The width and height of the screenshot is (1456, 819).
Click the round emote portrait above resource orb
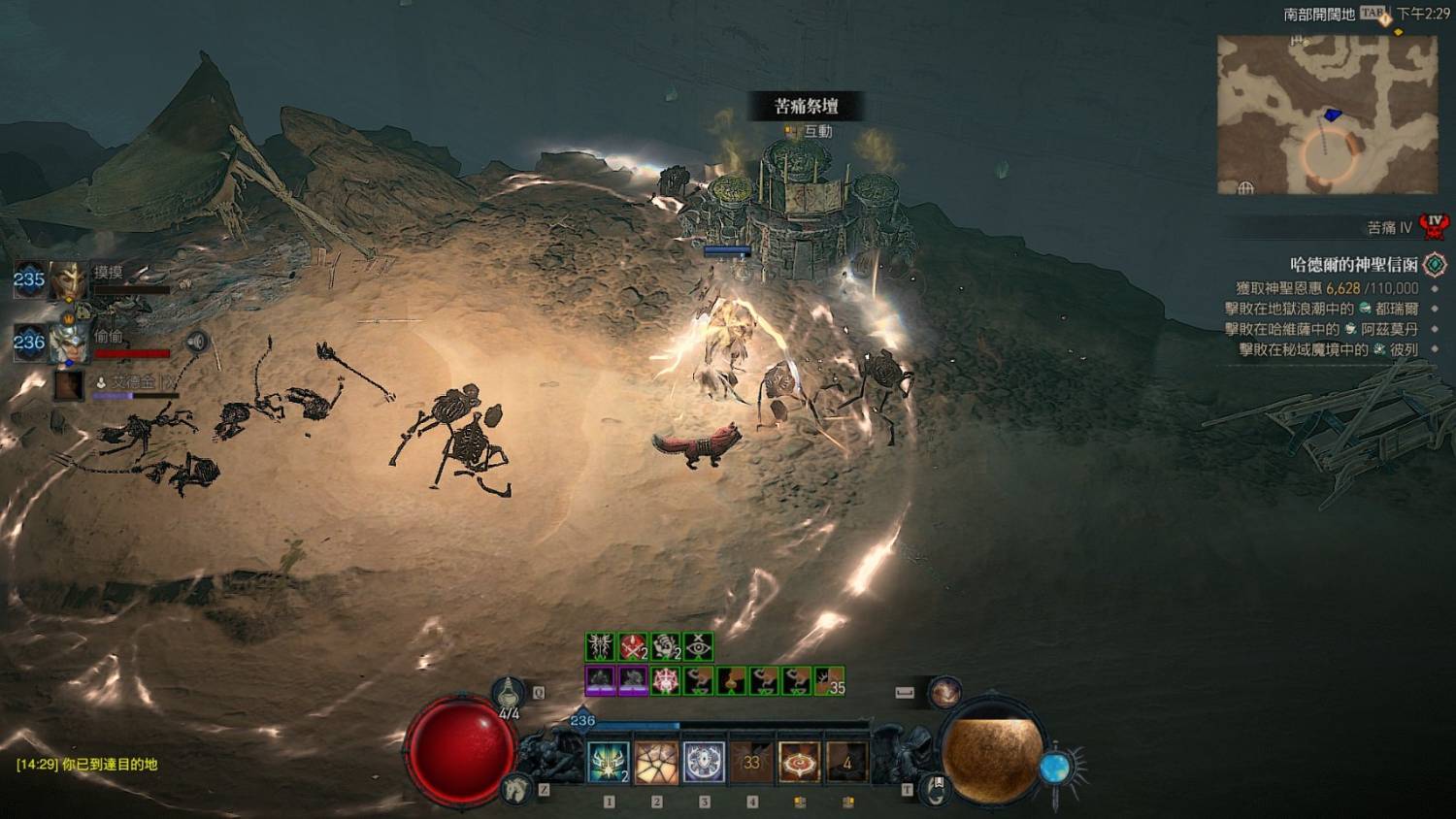coord(944,692)
